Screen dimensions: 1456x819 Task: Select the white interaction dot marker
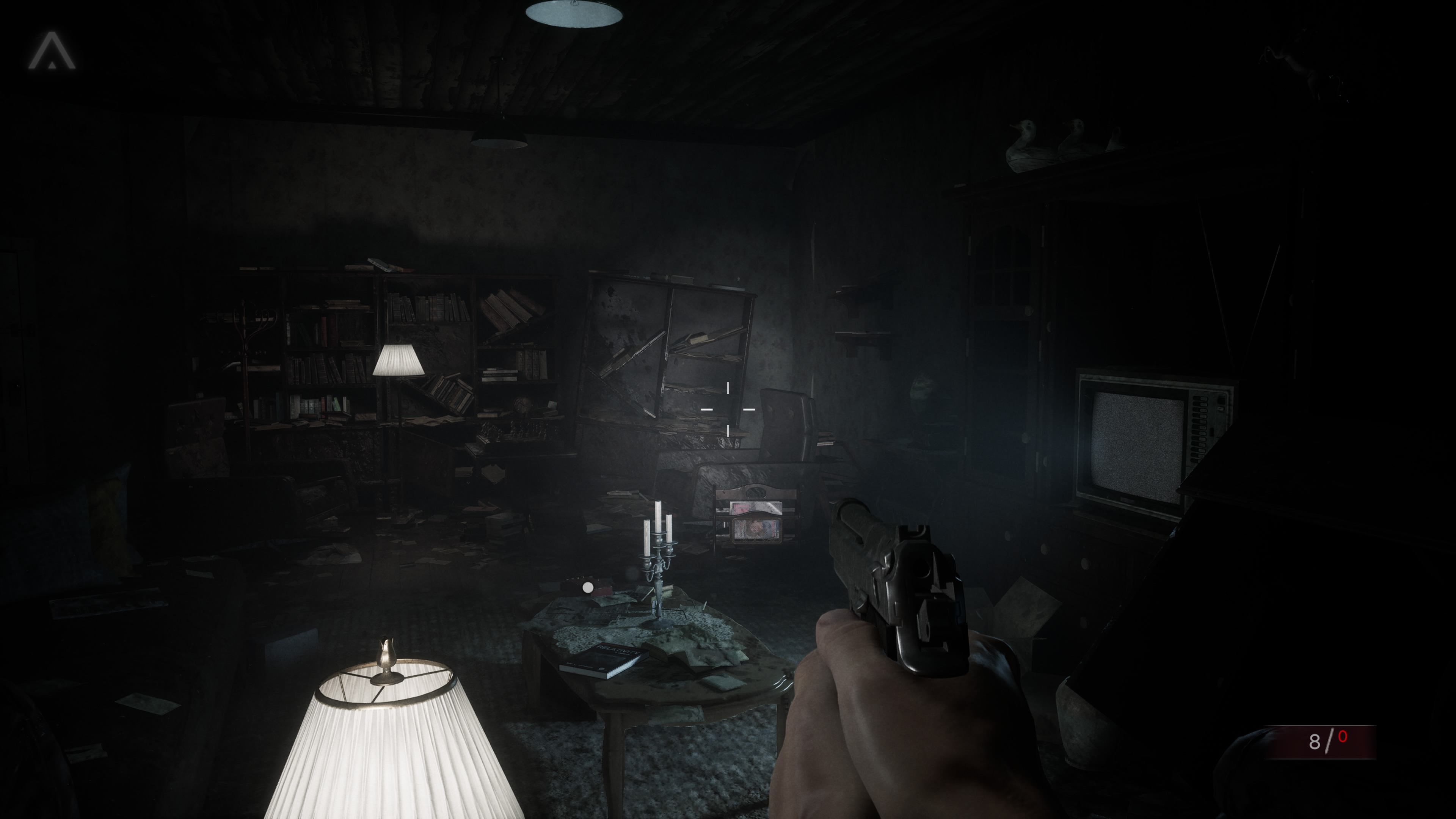pyautogui.click(x=588, y=588)
